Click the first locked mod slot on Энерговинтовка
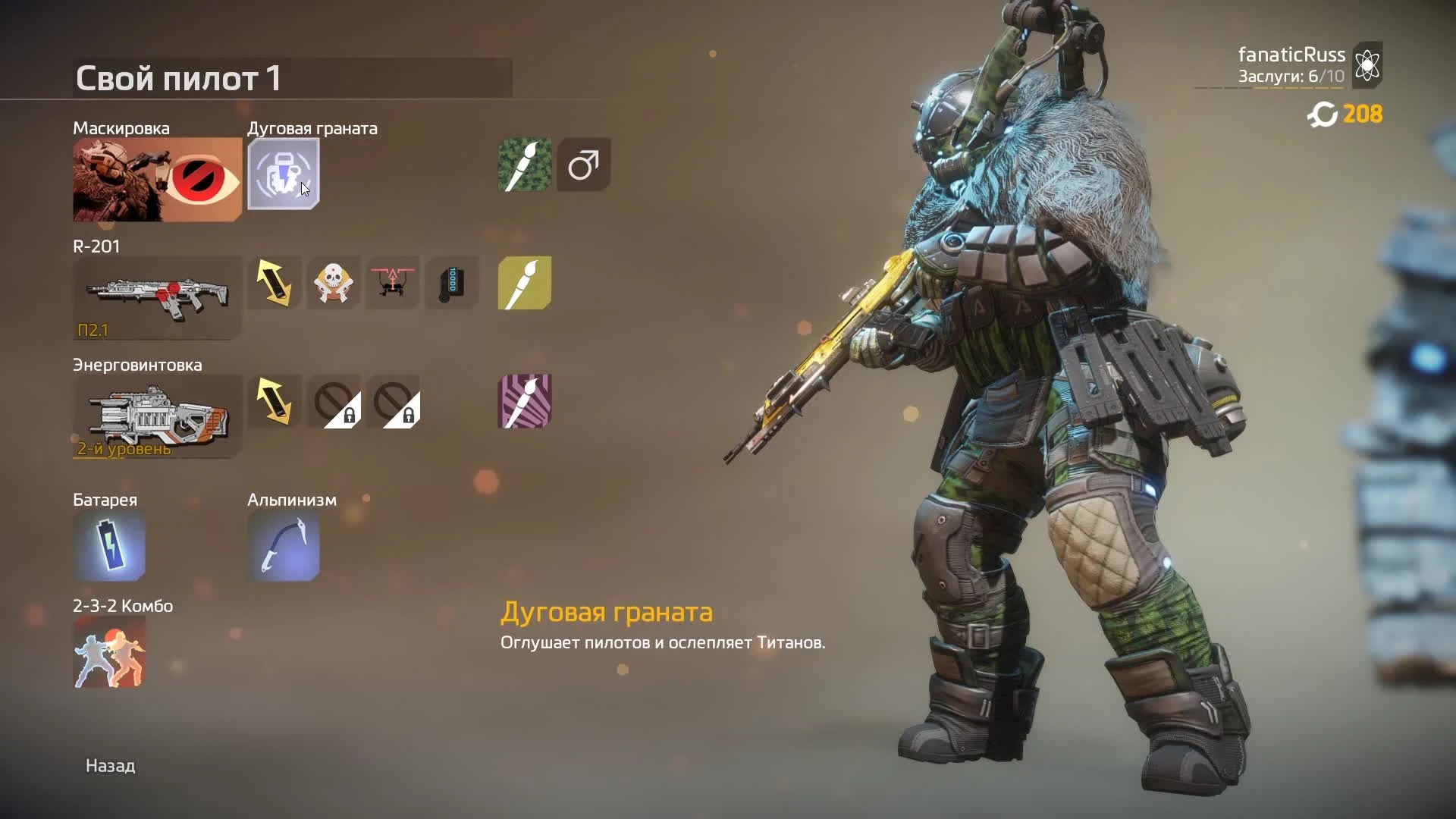This screenshot has height=819, width=1456. coord(334,402)
